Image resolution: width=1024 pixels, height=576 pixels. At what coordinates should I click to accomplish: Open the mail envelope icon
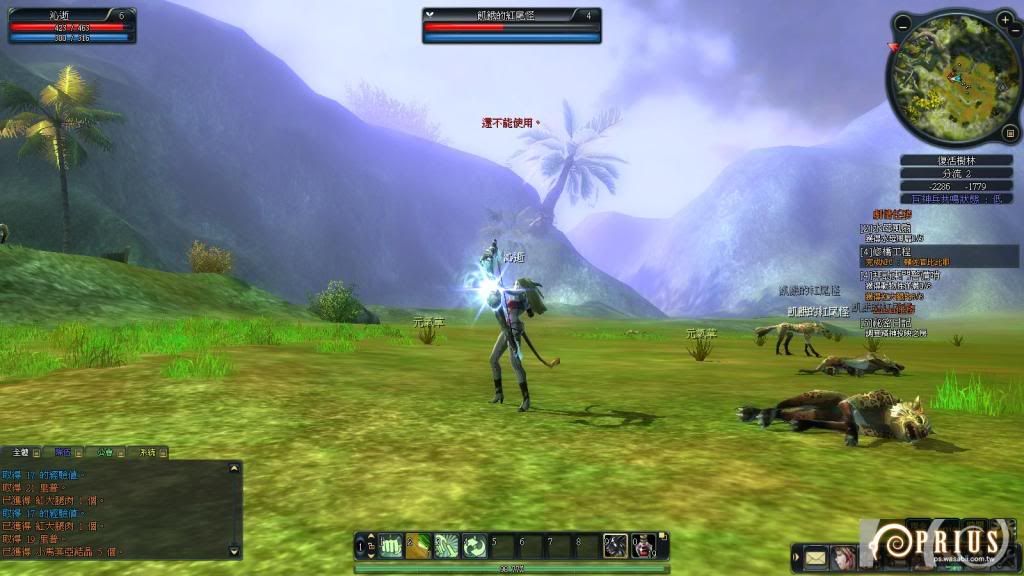tap(816, 557)
